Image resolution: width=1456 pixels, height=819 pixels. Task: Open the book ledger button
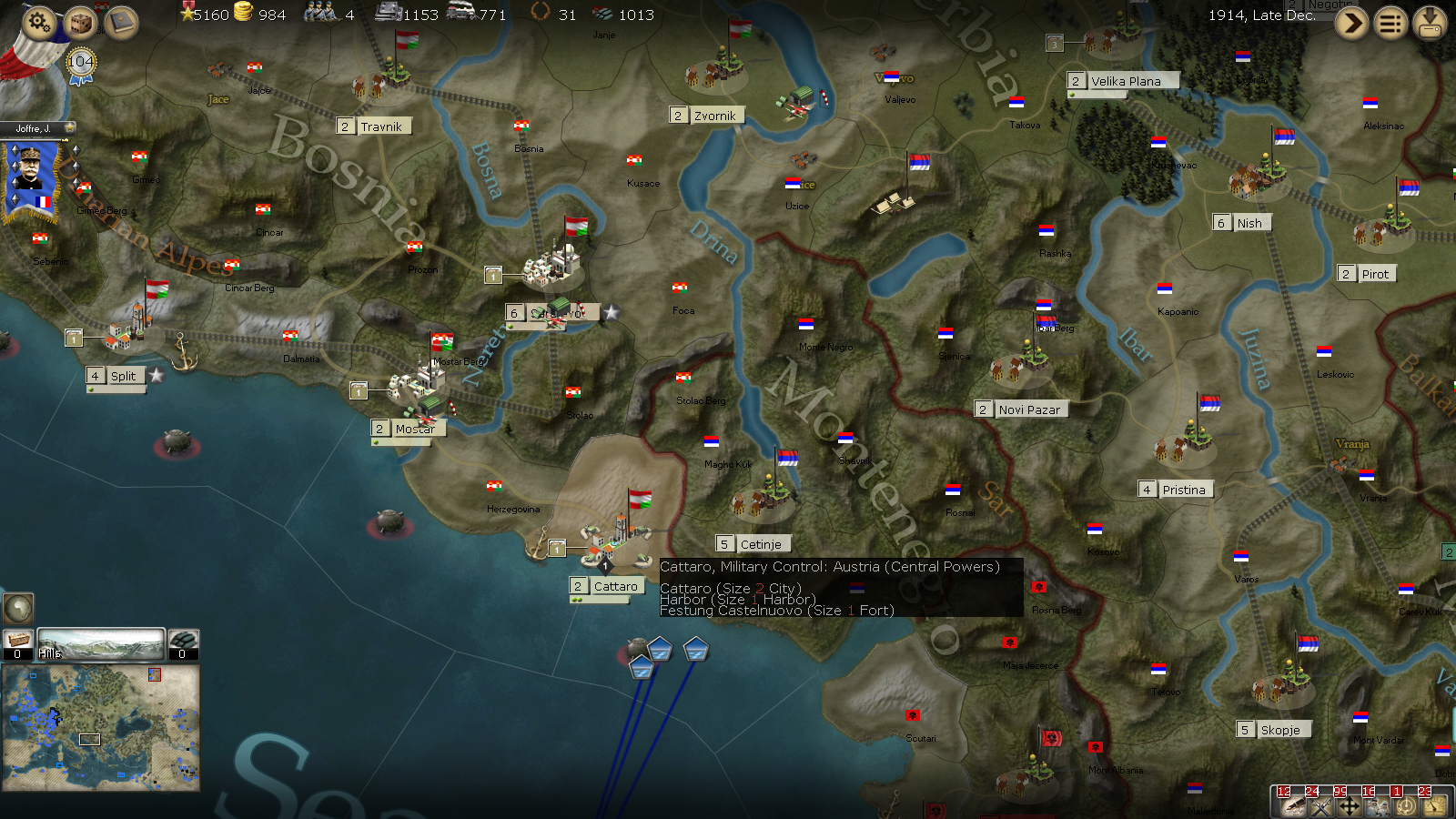click(121, 22)
